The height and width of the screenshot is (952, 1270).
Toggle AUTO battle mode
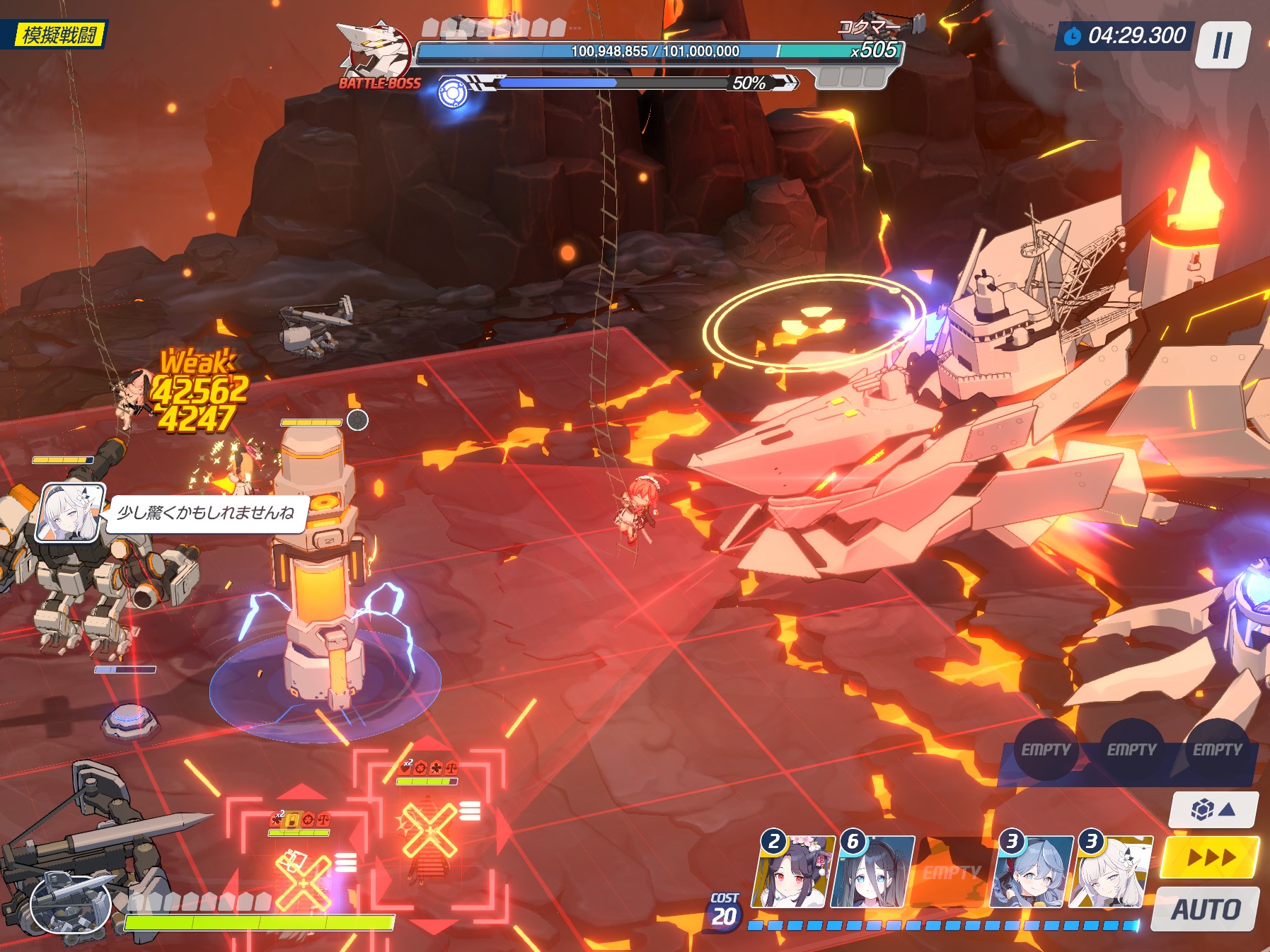tap(1206, 909)
